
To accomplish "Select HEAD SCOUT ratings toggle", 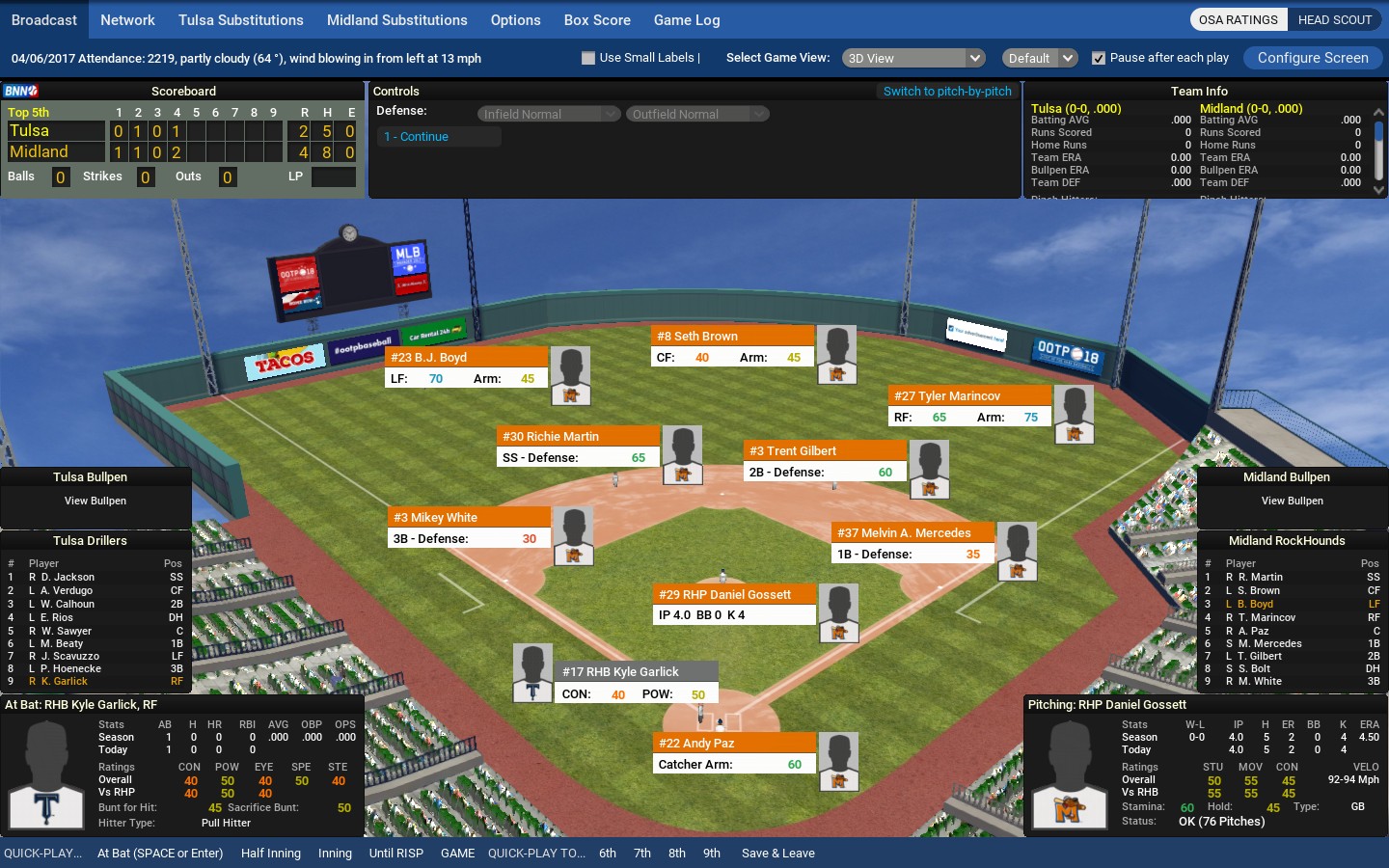I will 1334,20.
